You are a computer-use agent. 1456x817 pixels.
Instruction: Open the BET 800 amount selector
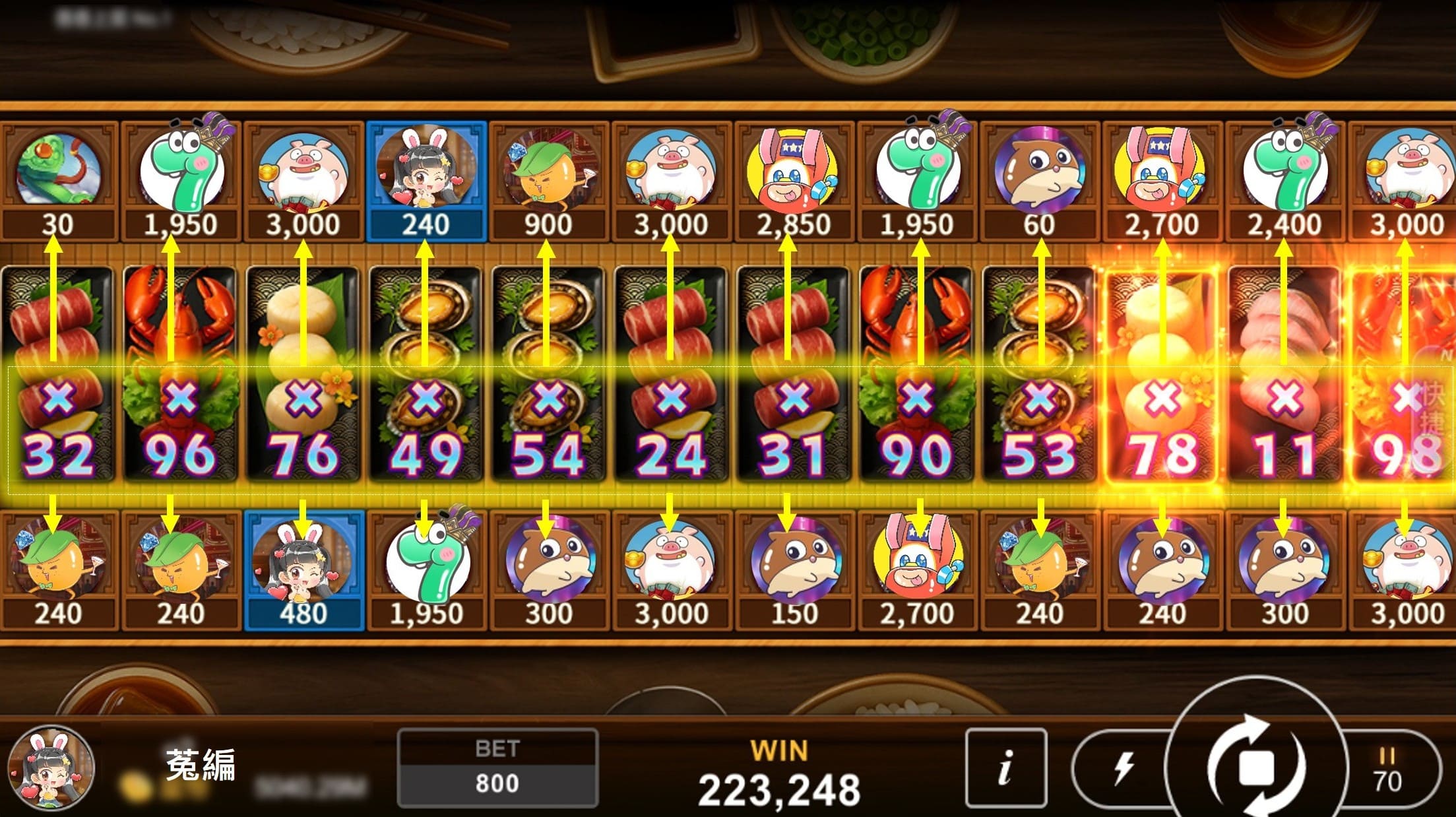pos(497,768)
